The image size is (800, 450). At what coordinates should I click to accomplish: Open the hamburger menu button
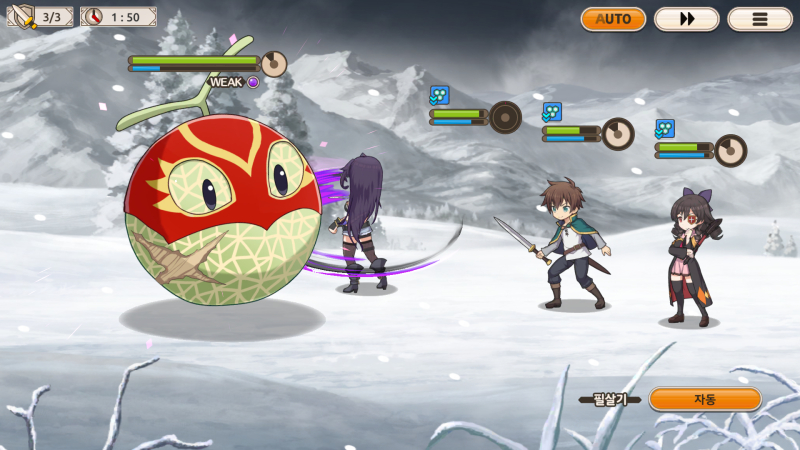pyautogui.click(x=760, y=19)
